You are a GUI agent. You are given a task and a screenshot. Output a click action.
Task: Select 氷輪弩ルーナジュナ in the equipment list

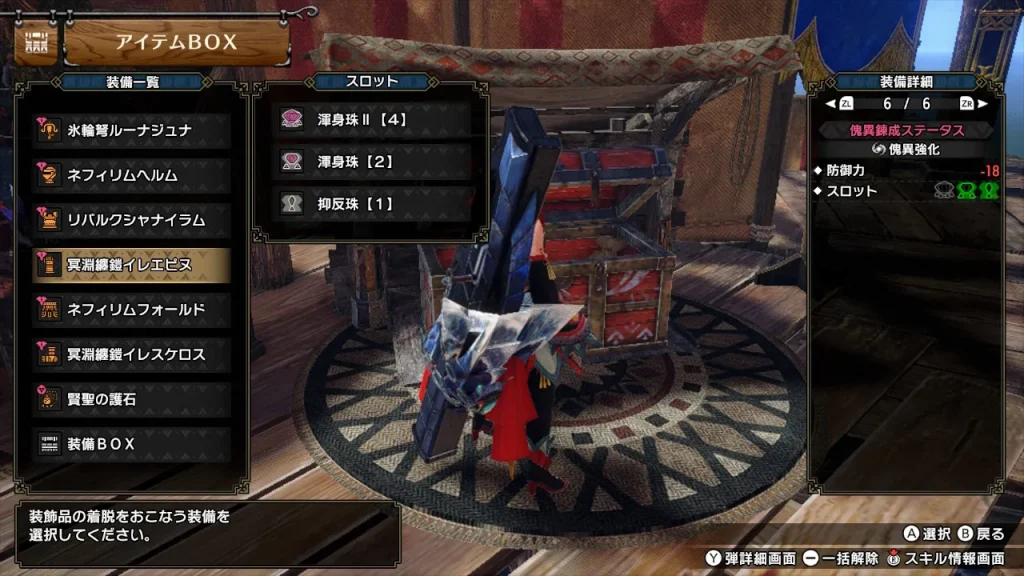[x=132, y=130]
